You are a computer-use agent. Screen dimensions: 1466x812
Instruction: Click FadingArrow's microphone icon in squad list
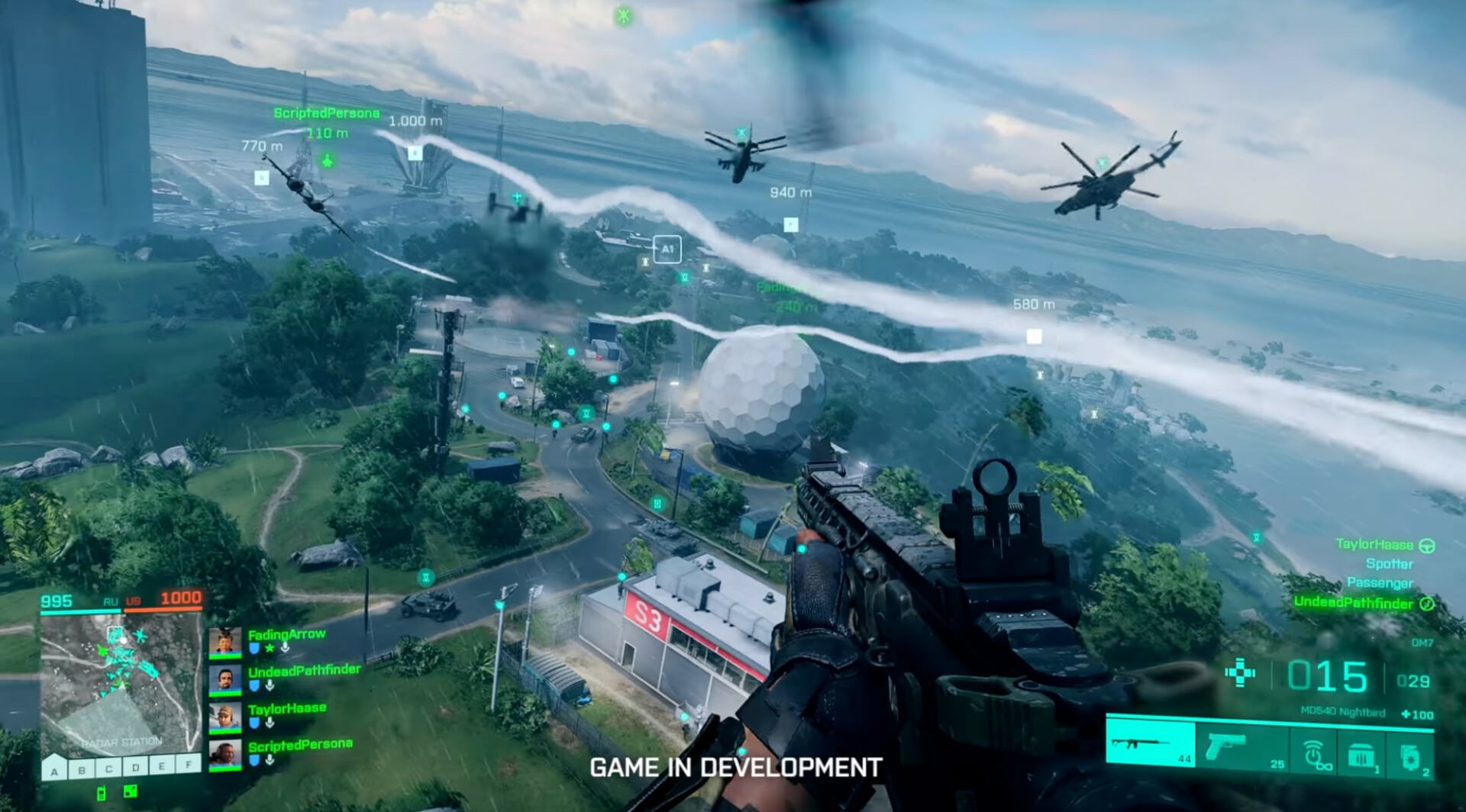click(284, 648)
